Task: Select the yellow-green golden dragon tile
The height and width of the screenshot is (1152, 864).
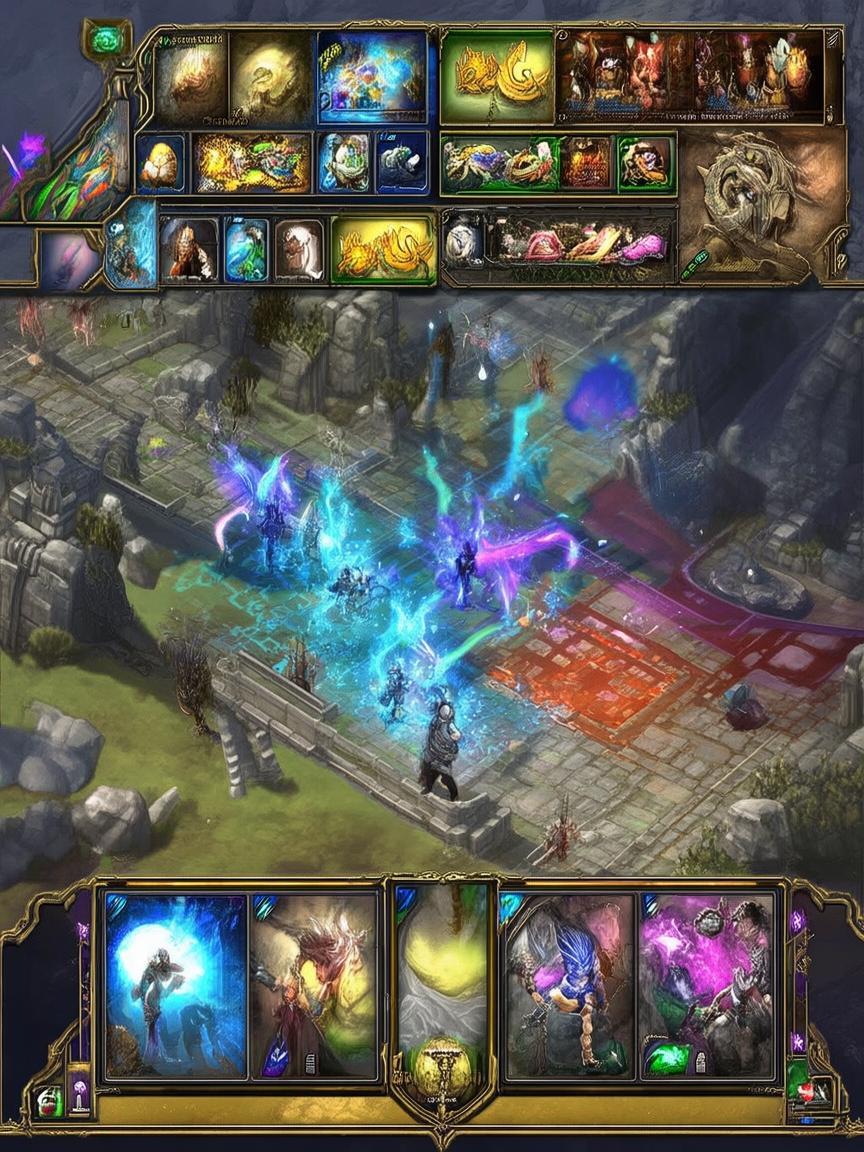Action: pyautogui.click(x=496, y=75)
